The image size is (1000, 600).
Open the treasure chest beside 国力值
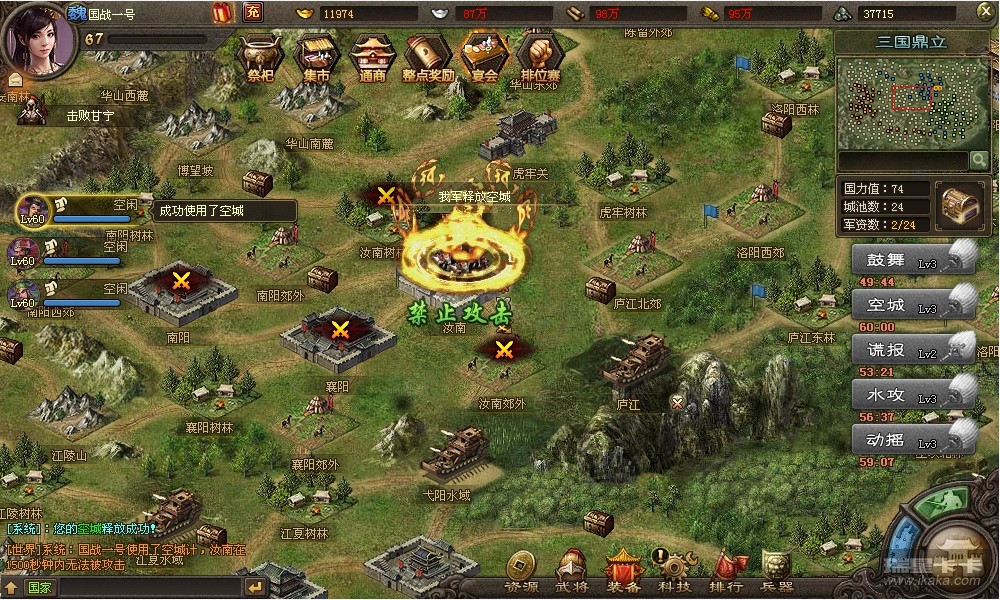click(959, 204)
